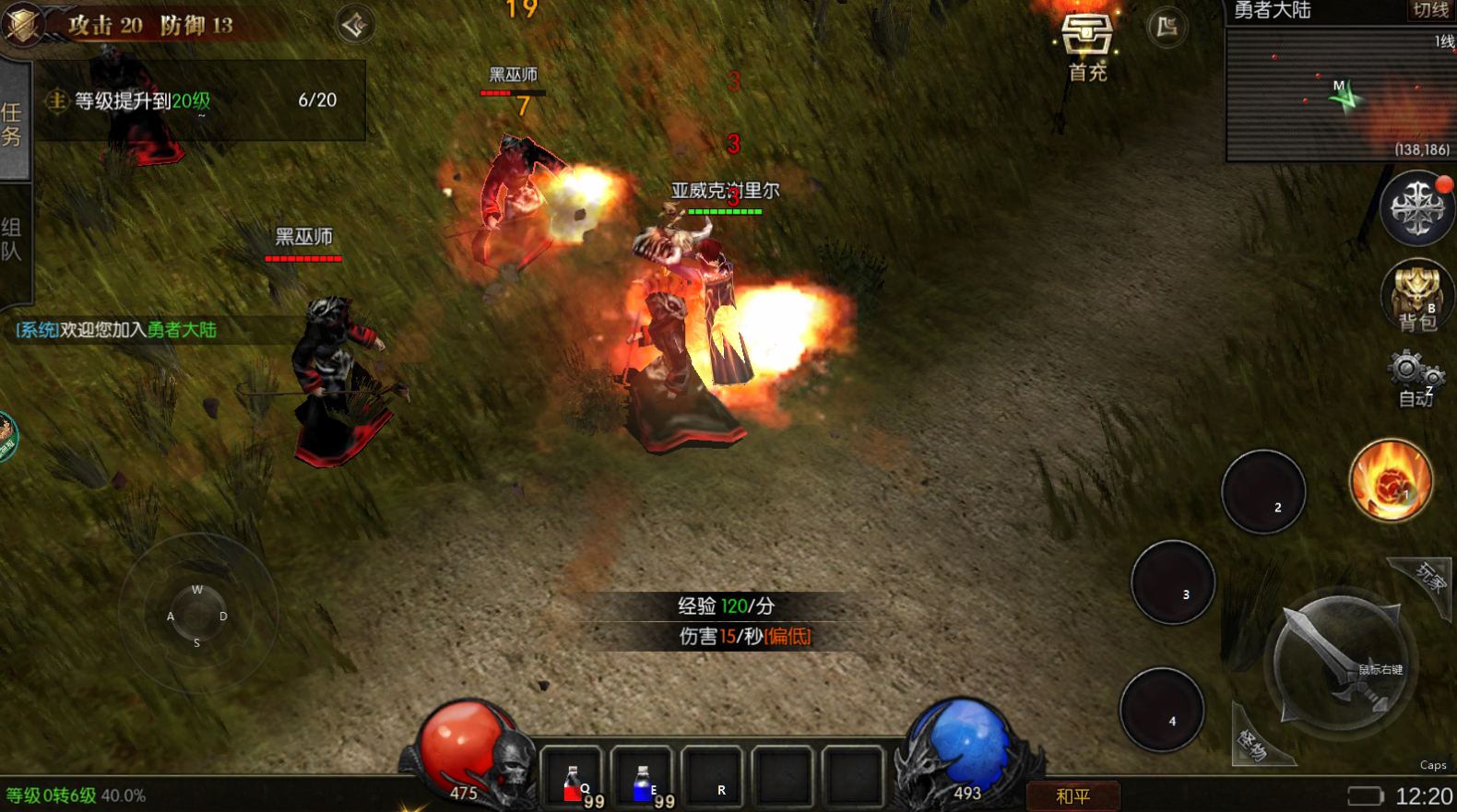Activate the fireball skill
The height and width of the screenshot is (812, 1457).
(1391, 480)
